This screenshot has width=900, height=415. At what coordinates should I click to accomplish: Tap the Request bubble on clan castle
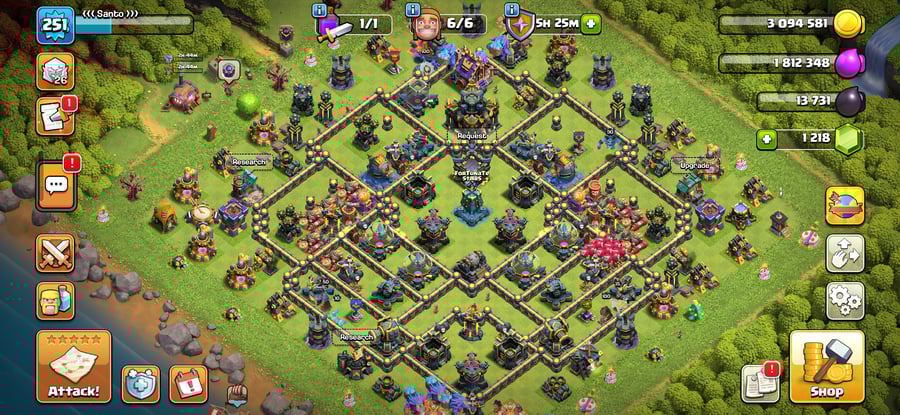(x=471, y=134)
